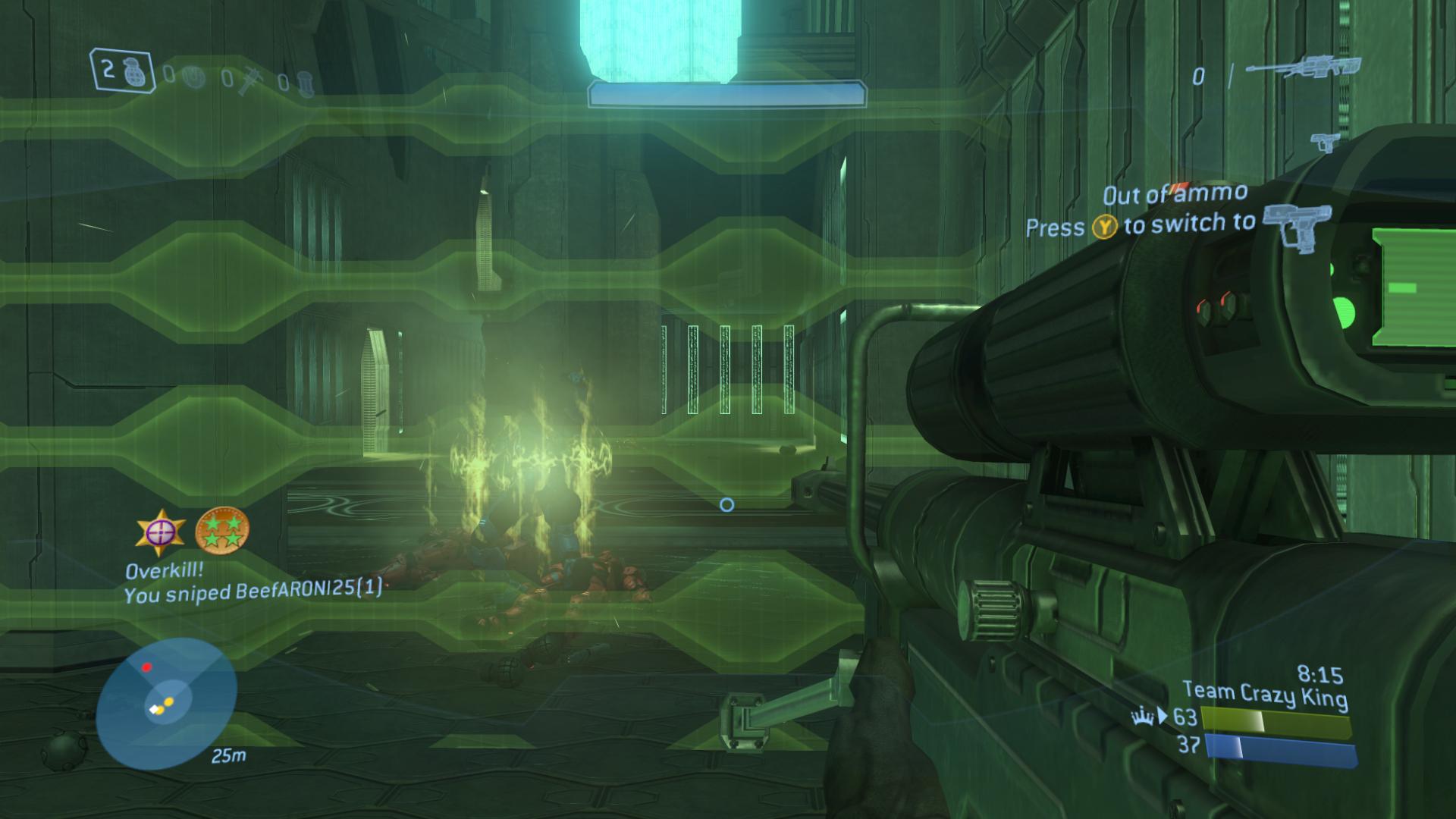Viewport: 1456px width, 819px height.
Task: Choose the plasma grenade icon
Action: [195, 77]
